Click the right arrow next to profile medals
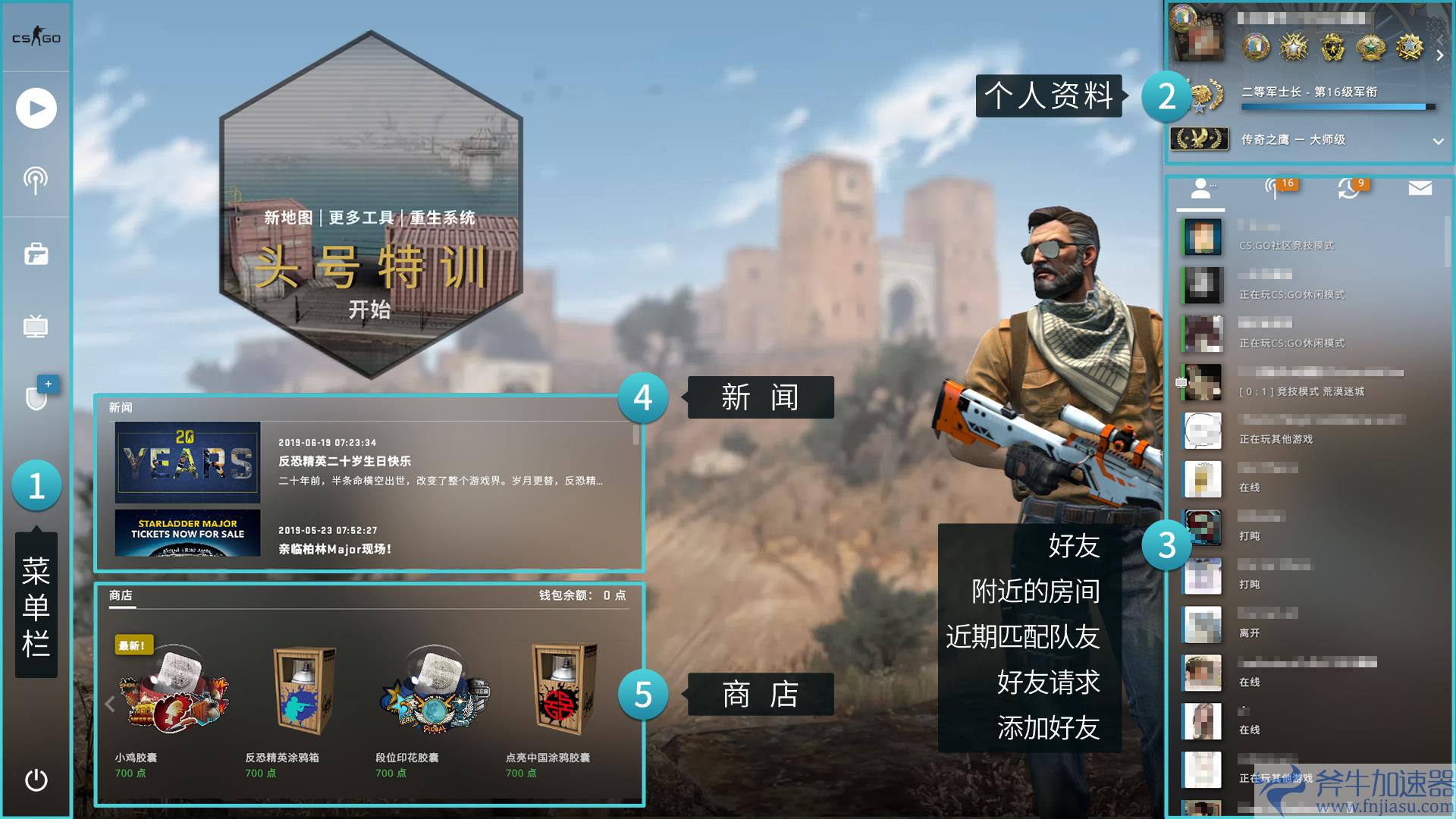The image size is (1456, 819). point(1440,54)
